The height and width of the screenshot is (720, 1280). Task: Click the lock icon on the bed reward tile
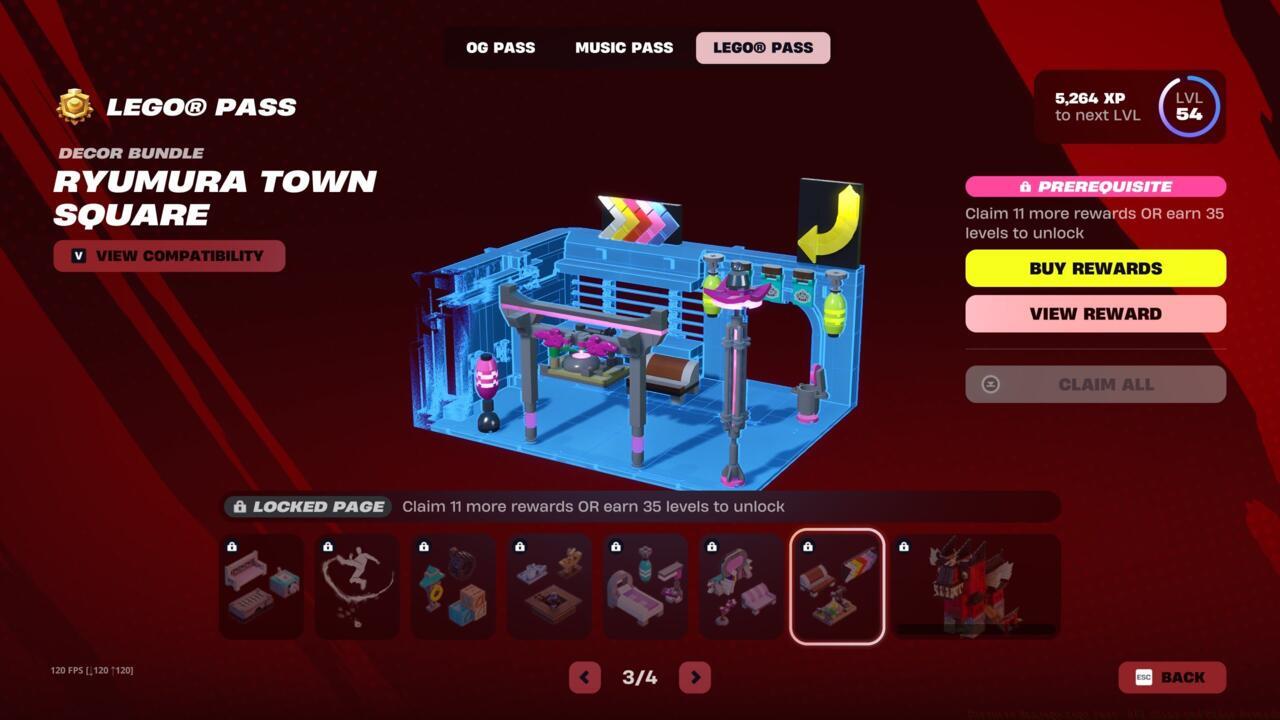pos(614,546)
